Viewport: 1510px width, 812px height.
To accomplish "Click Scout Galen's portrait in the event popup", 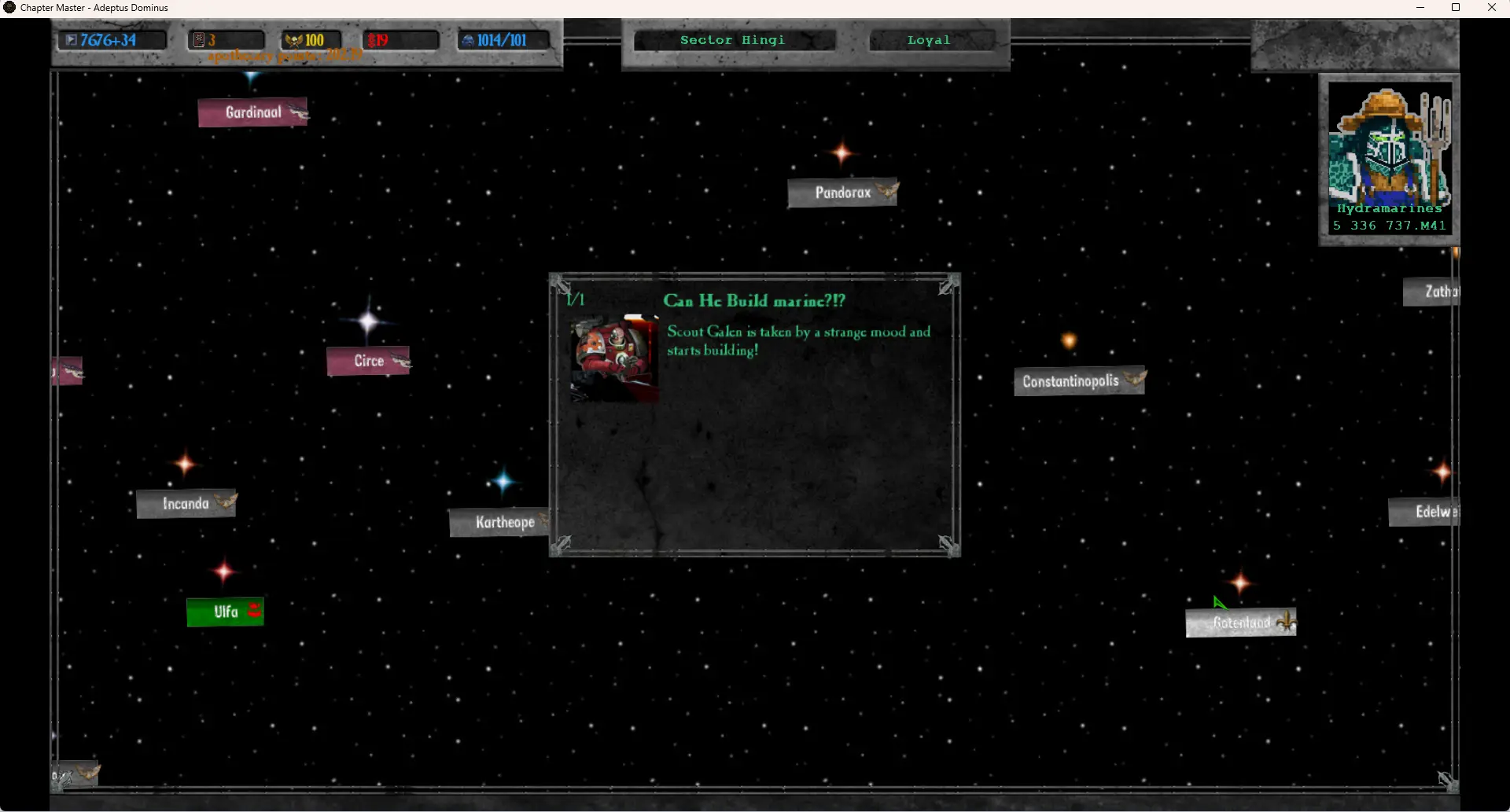I will [614, 358].
